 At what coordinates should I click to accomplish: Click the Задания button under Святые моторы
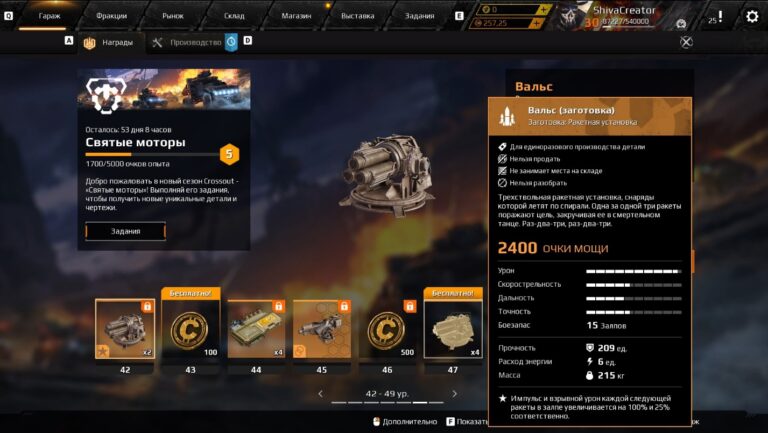(125, 231)
